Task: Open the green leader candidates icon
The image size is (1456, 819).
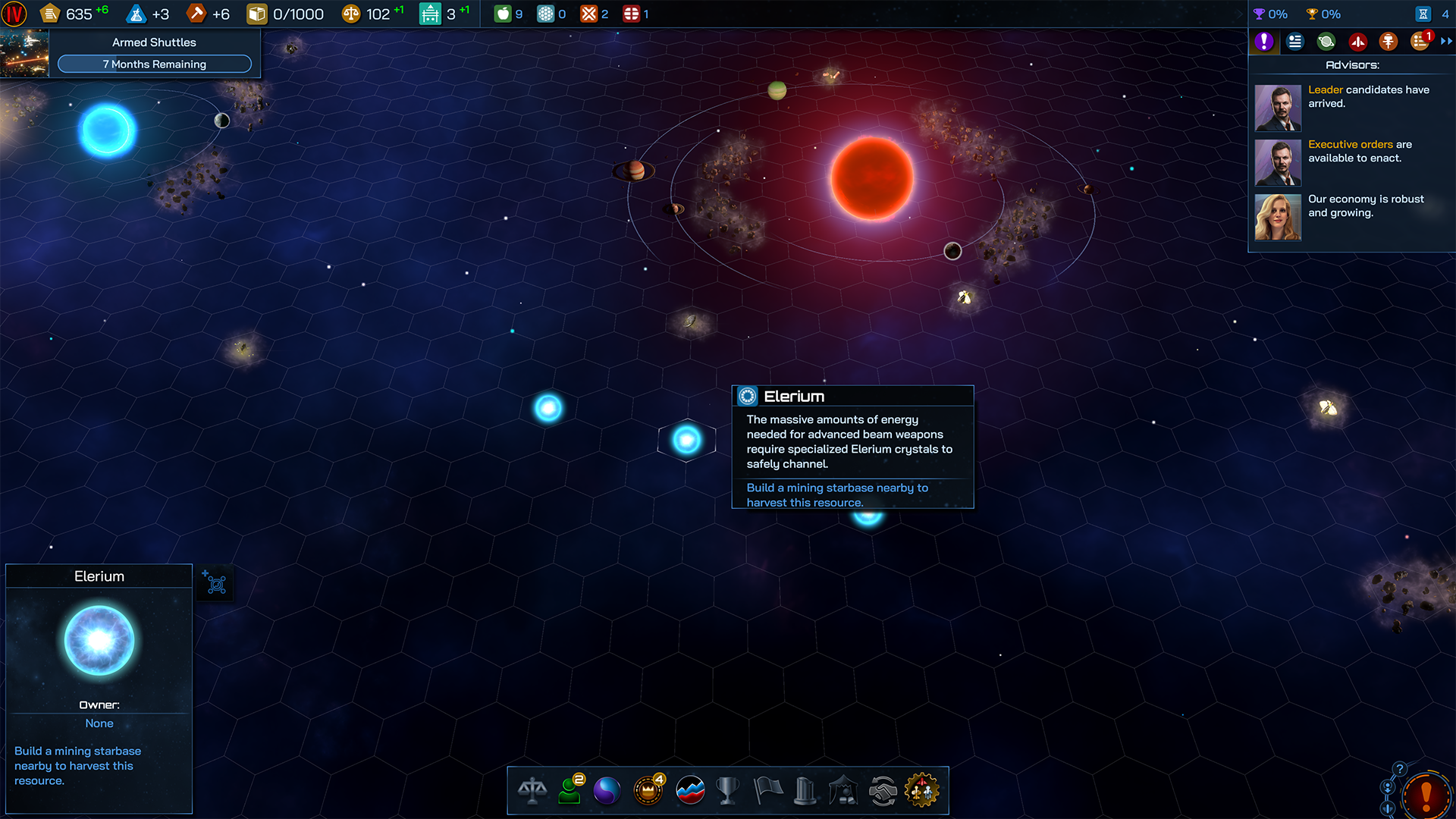Action: [x=570, y=791]
